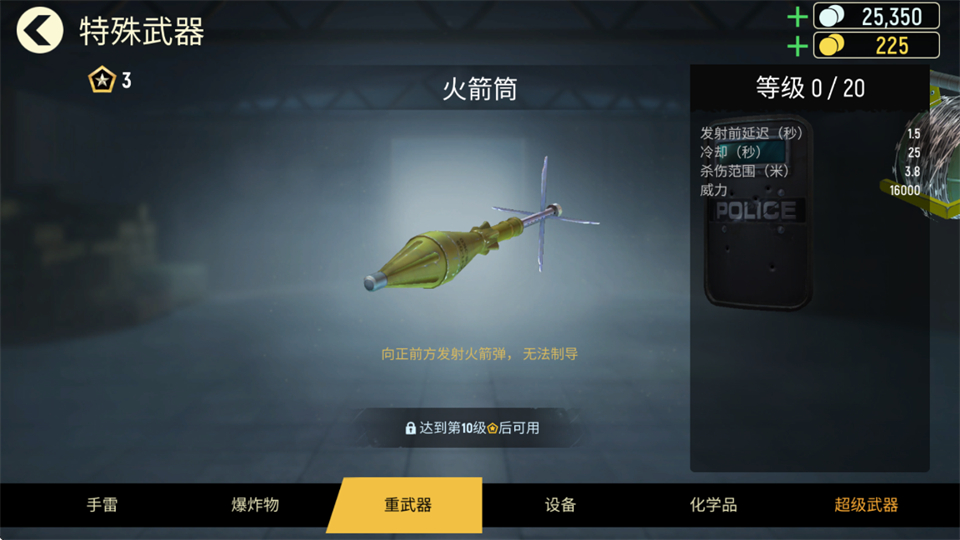Screen dimensions: 960x540
Task: Open the 爆炸物 tab
Action: click(x=255, y=505)
